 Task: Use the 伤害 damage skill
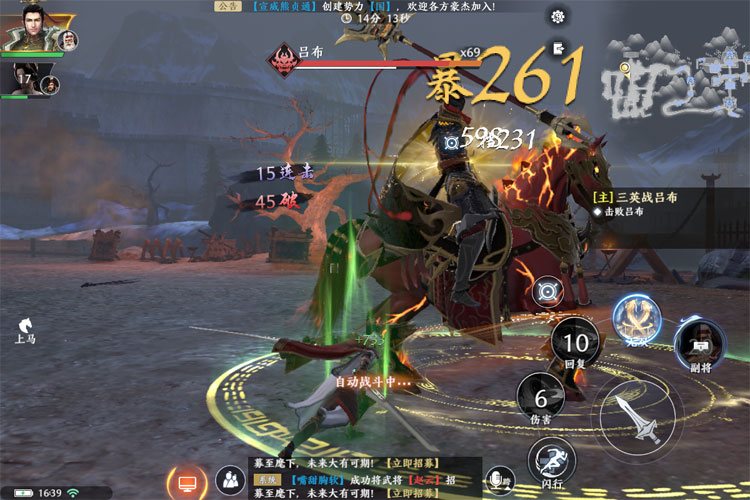point(541,398)
